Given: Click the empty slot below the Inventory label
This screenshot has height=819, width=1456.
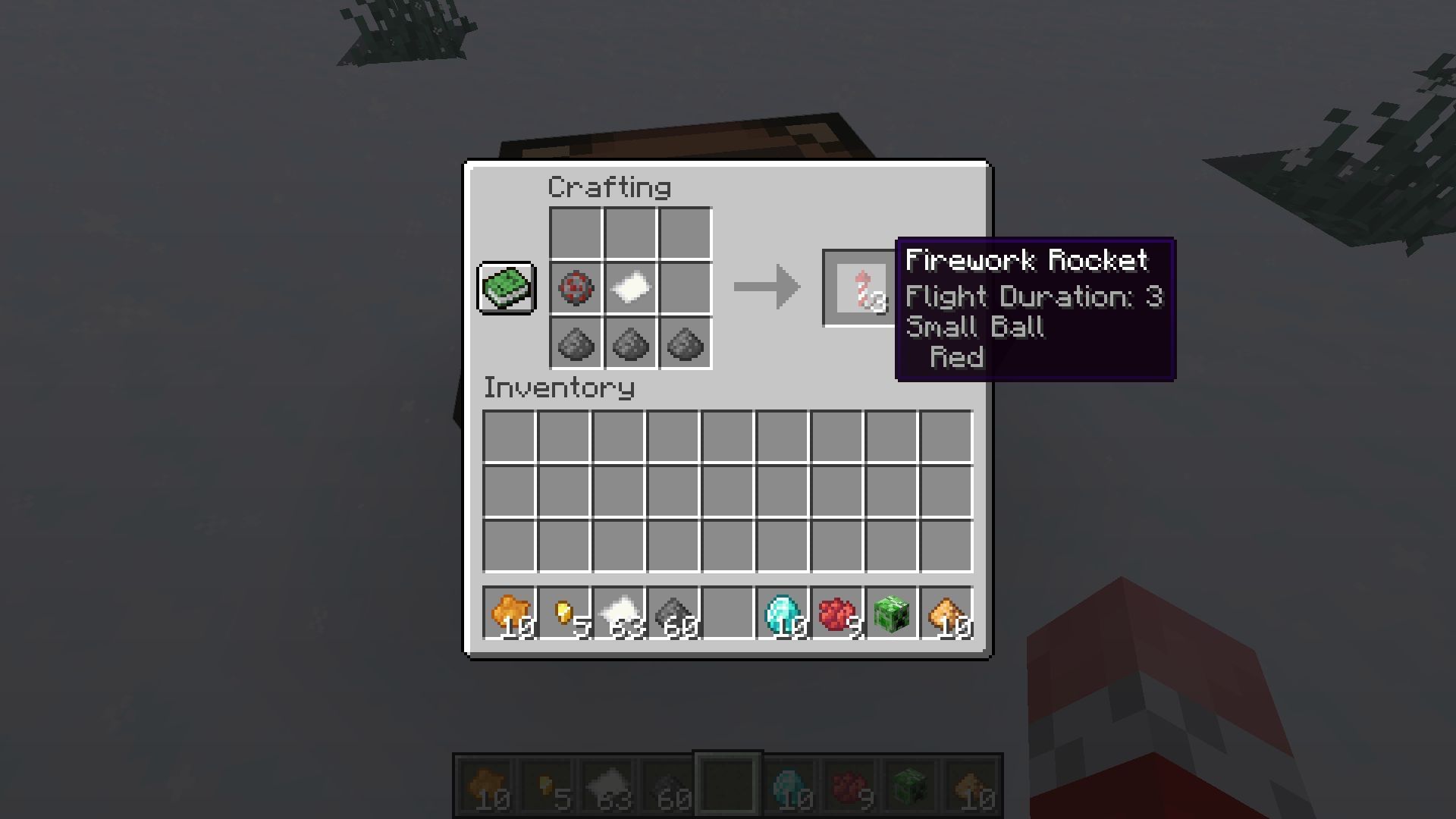Looking at the screenshot, I should pyautogui.click(x=508, y=434).
